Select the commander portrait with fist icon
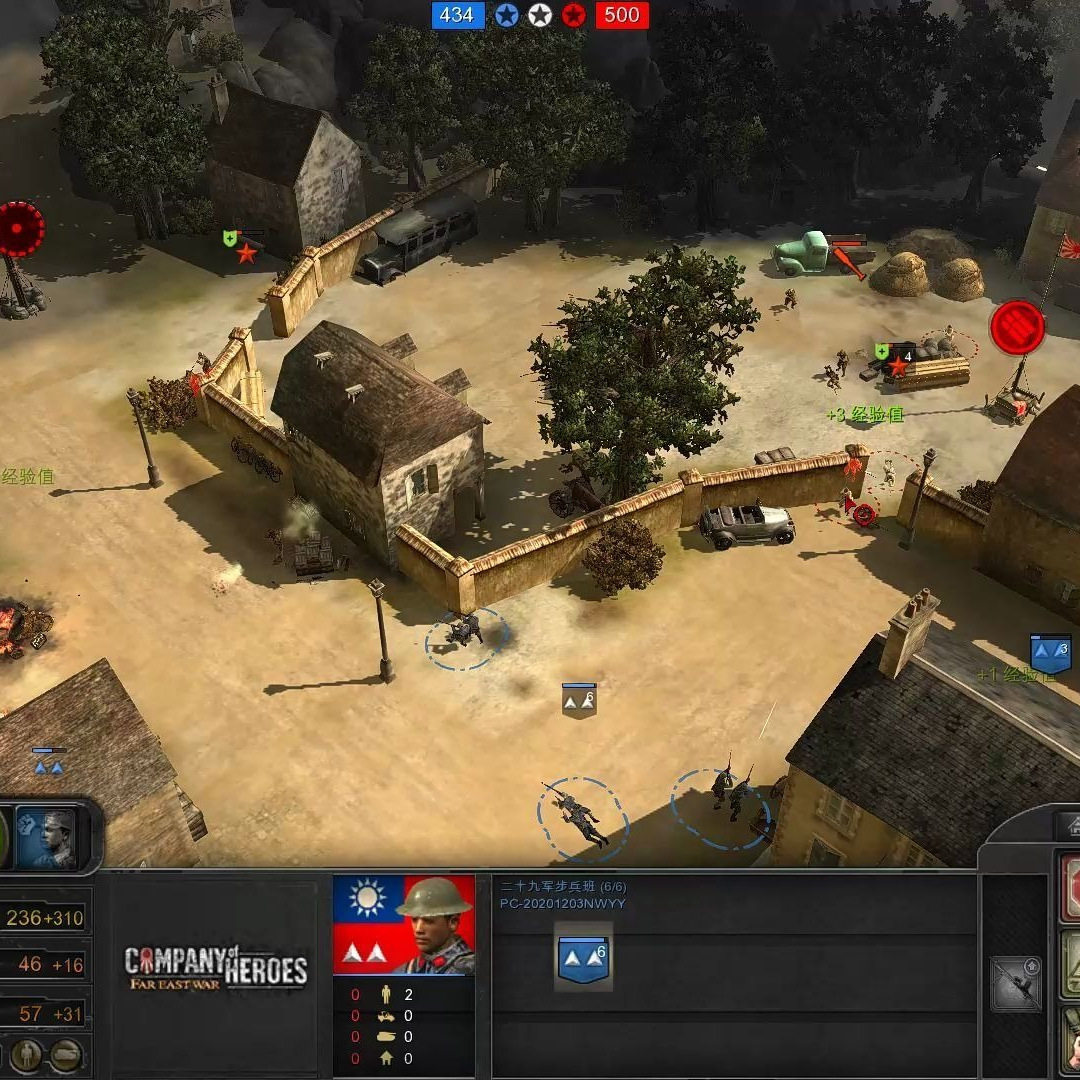1080x1080 pixels. click(x=47, y=838)
